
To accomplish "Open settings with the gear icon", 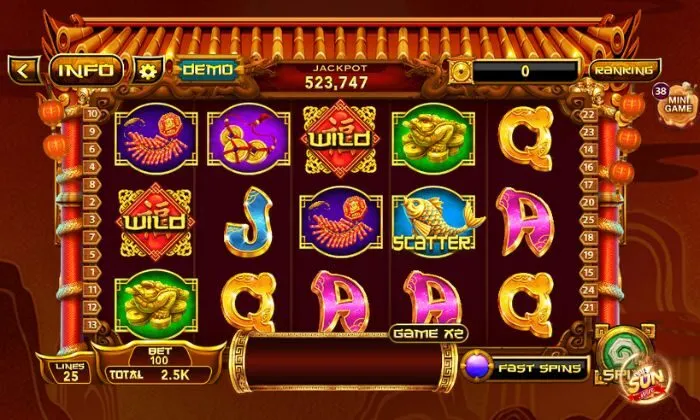I will pyautogui.click(x=149, y=71).
